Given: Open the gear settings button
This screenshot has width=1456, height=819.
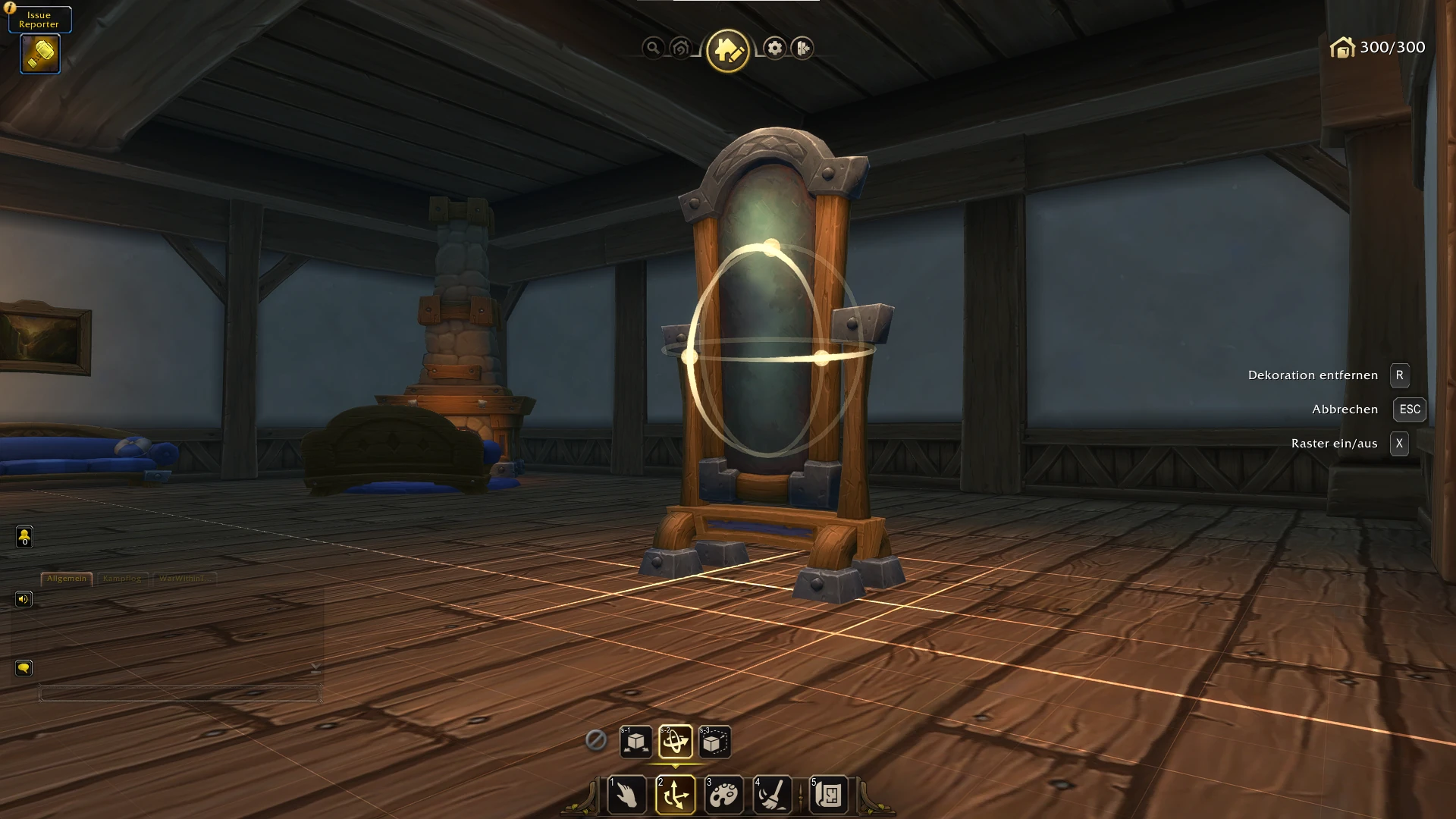Looking at the screenshot, I should [x=774, y=49].
